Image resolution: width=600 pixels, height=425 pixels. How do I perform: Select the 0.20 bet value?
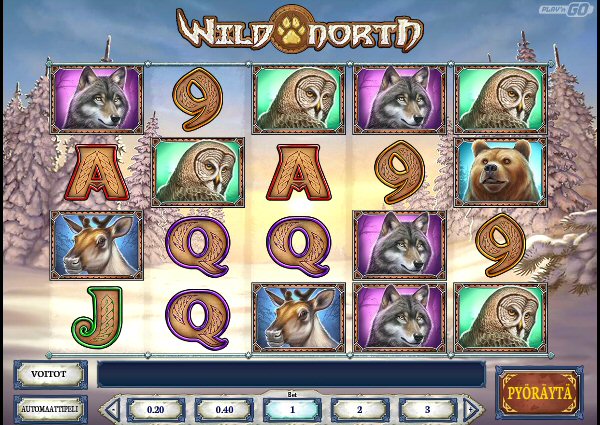[155, 409]
